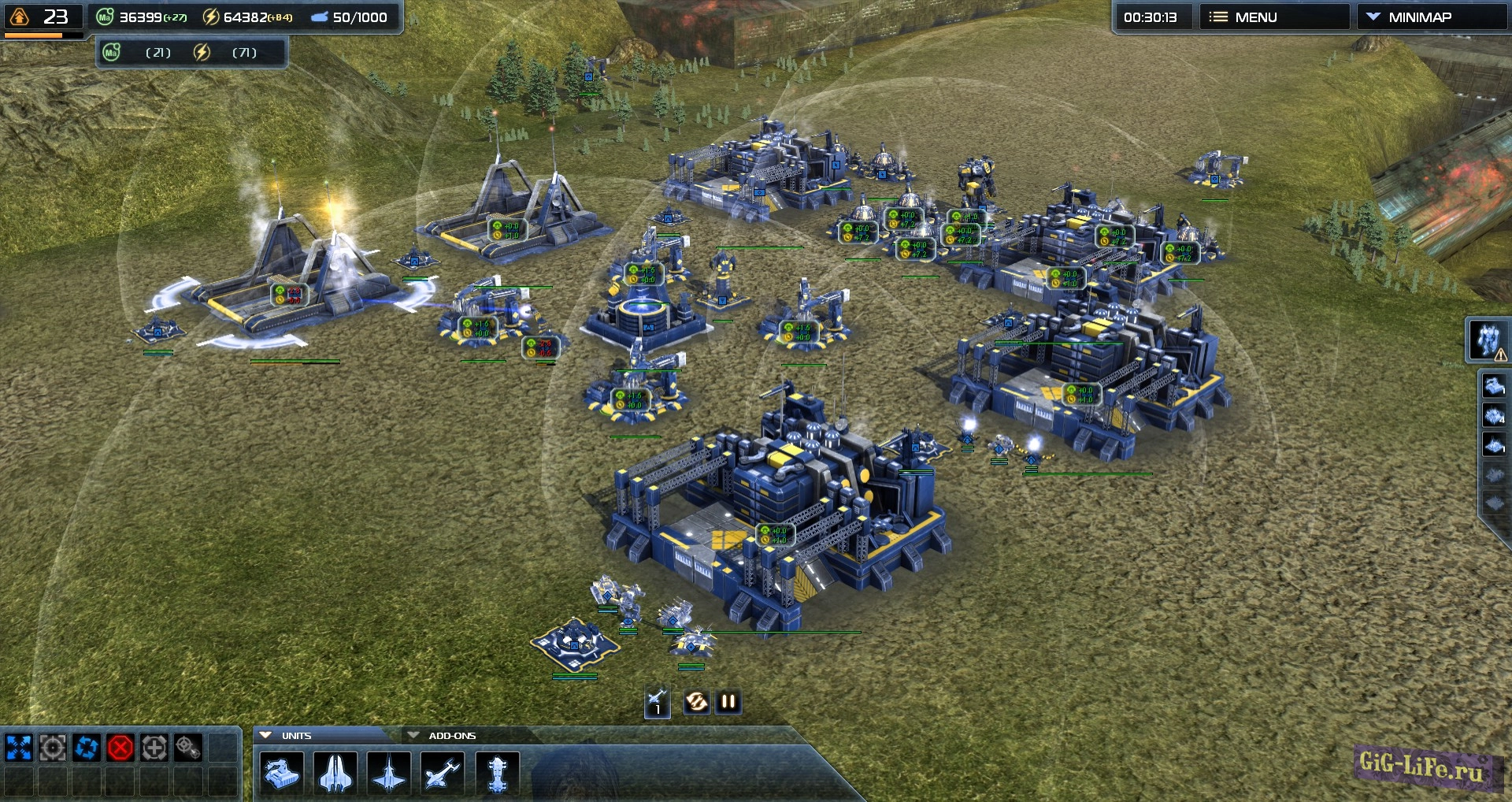The image size is (1512, 802).
Task: Select the queued aircraft marked 1
Action: pyautogui.click(x=658, y=702)
